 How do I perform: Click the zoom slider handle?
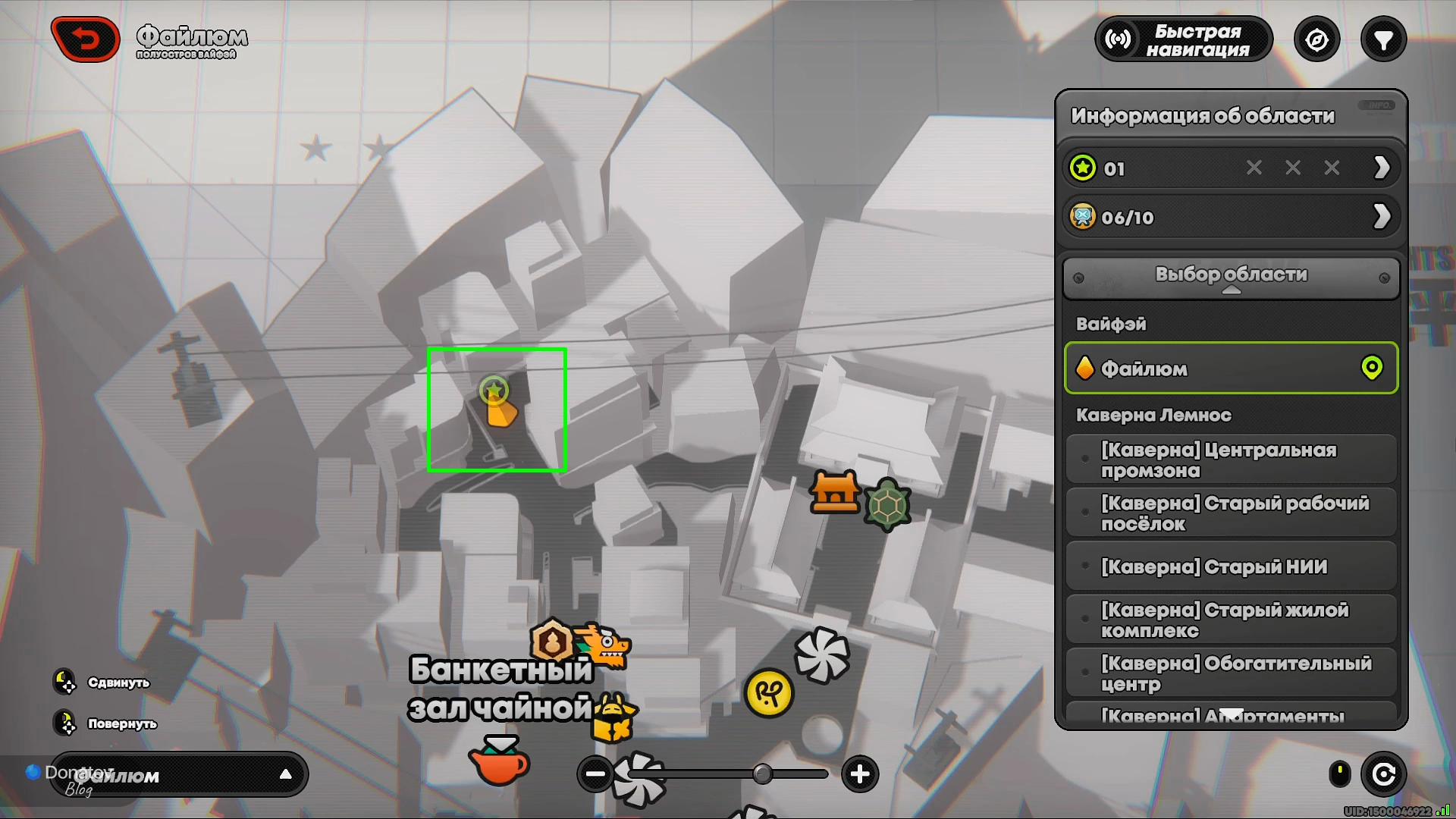pos(762,774)
